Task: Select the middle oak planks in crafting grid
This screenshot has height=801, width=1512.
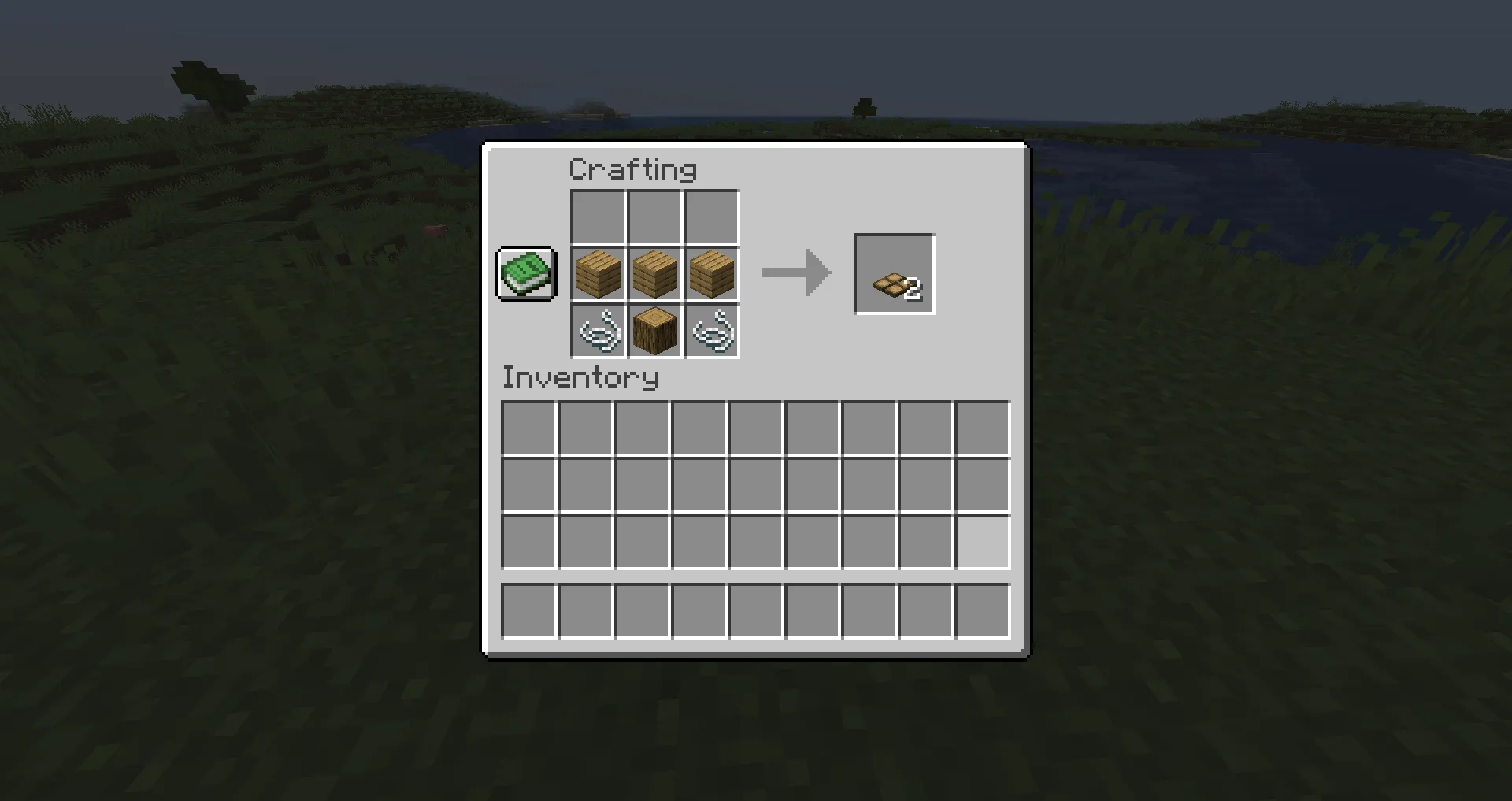Action: tap(654, 274)
